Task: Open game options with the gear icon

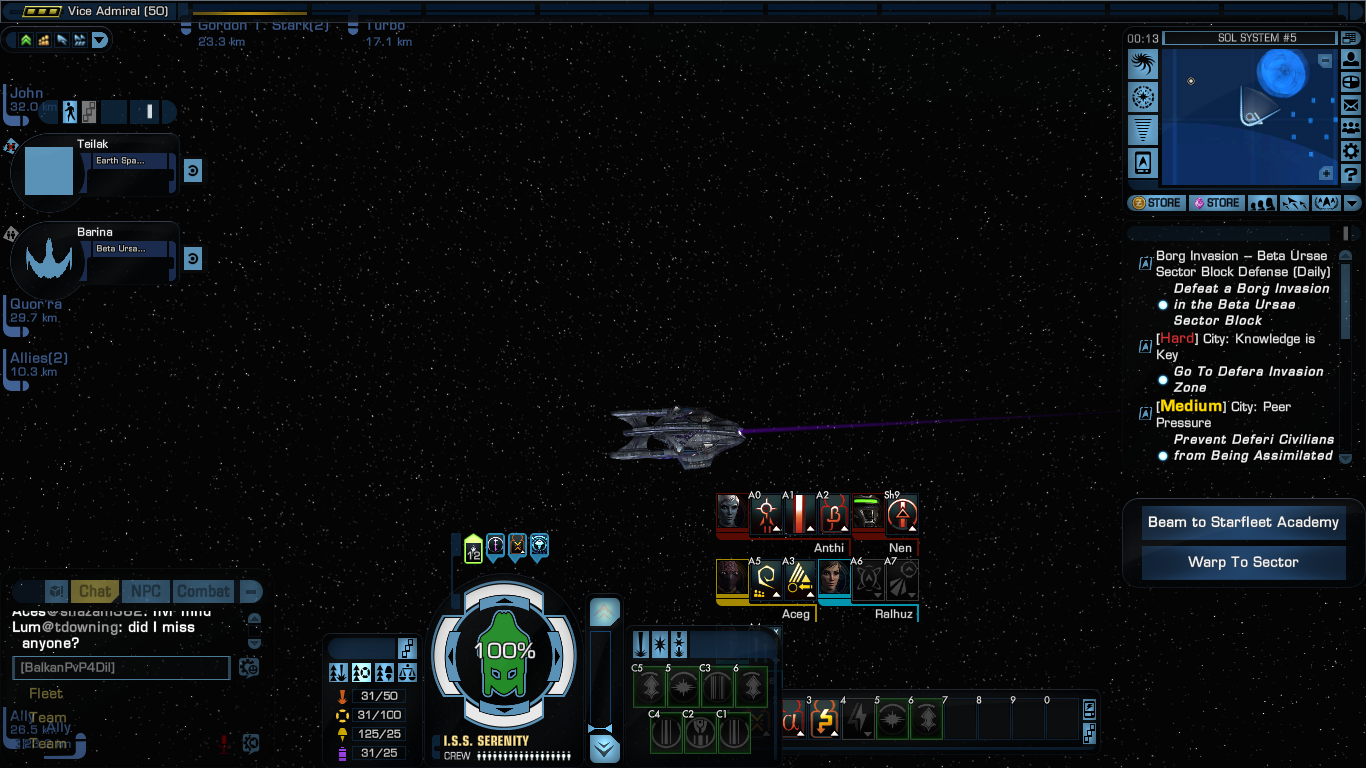Action: pyautogui.click(x=1351, y=152)
